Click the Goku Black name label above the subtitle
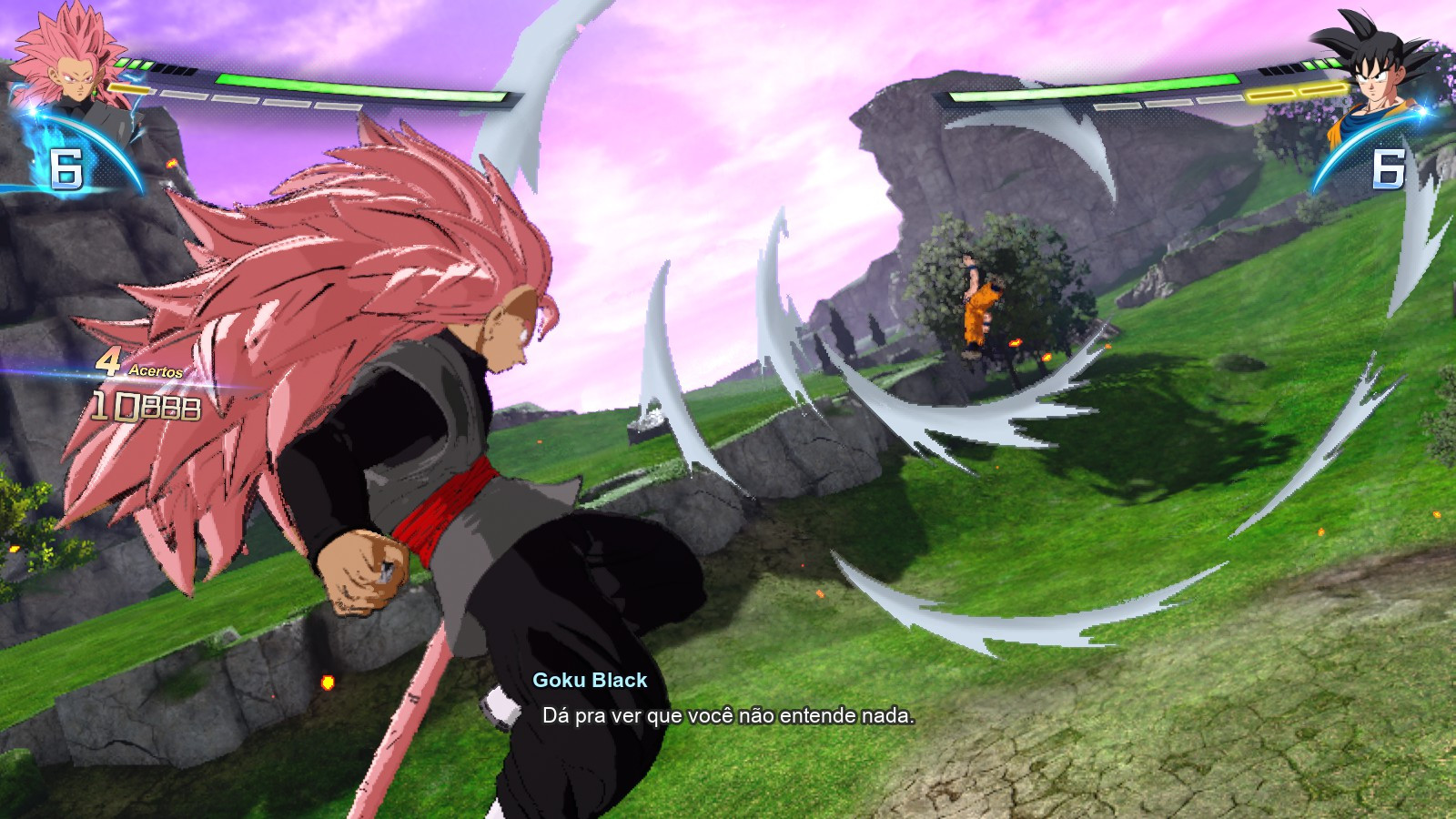 click(589, 680)
